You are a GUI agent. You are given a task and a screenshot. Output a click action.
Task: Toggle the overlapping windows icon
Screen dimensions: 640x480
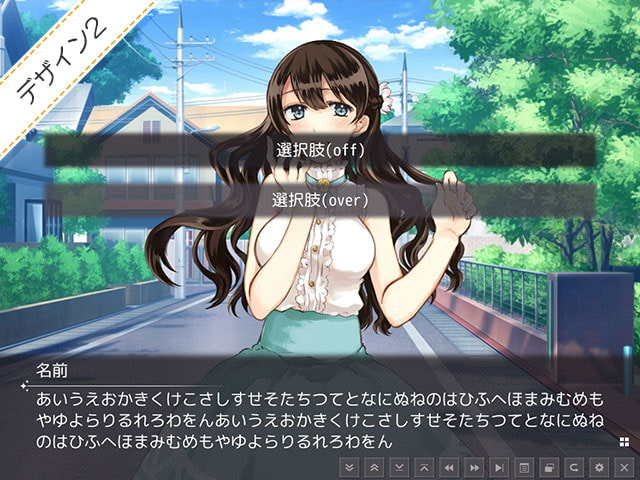coord(549,467)
